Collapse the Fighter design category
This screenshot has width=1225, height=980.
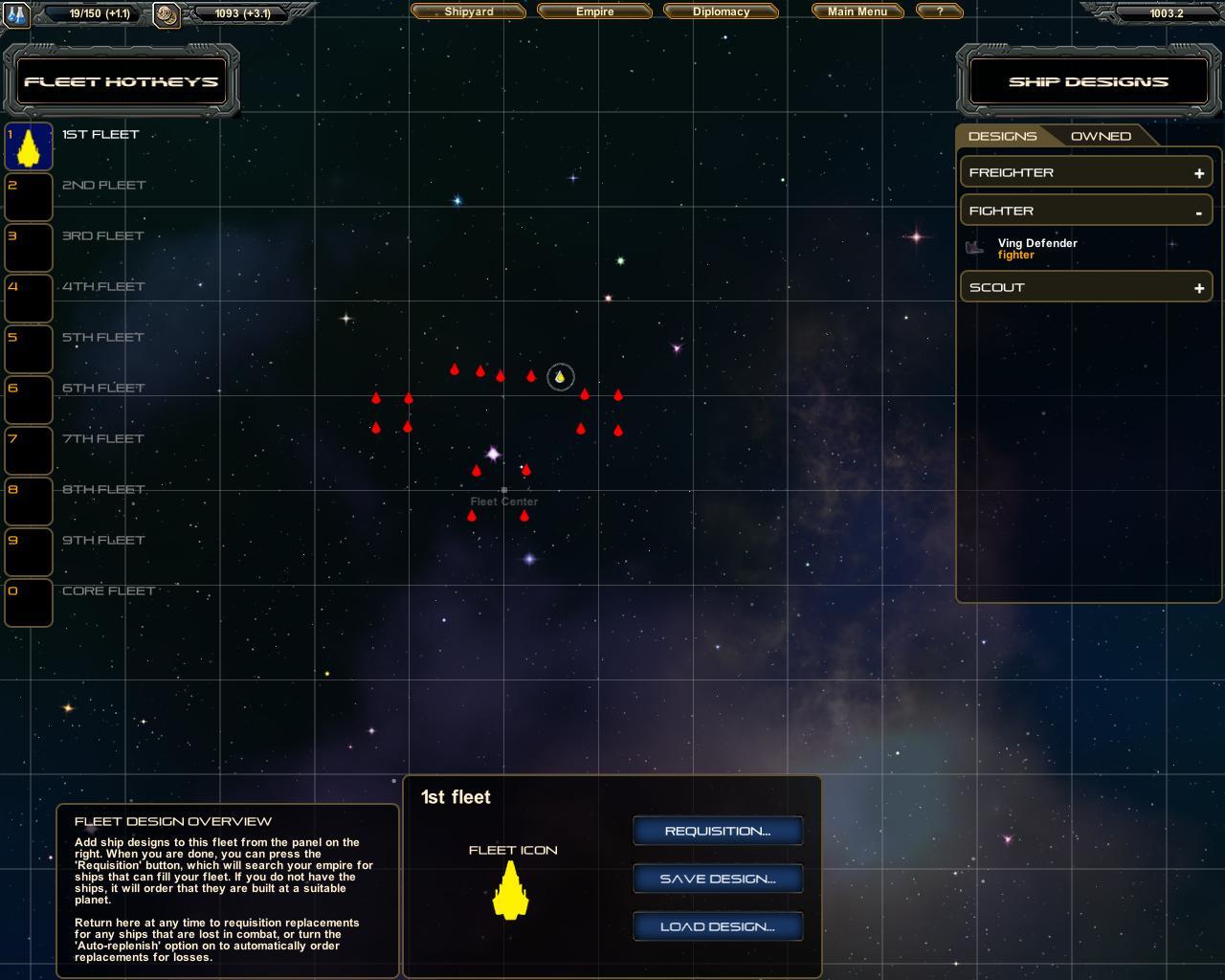click(x=1198, y=212)
